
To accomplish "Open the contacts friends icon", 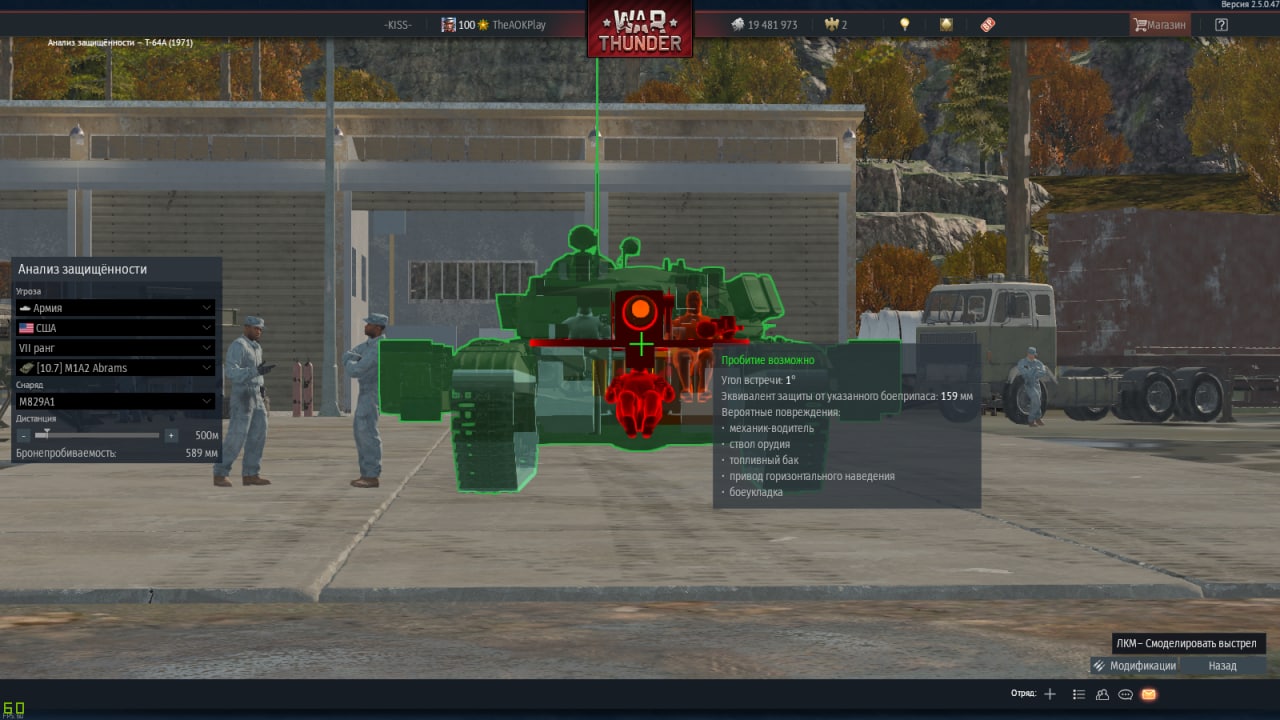I will point(1102,694).
